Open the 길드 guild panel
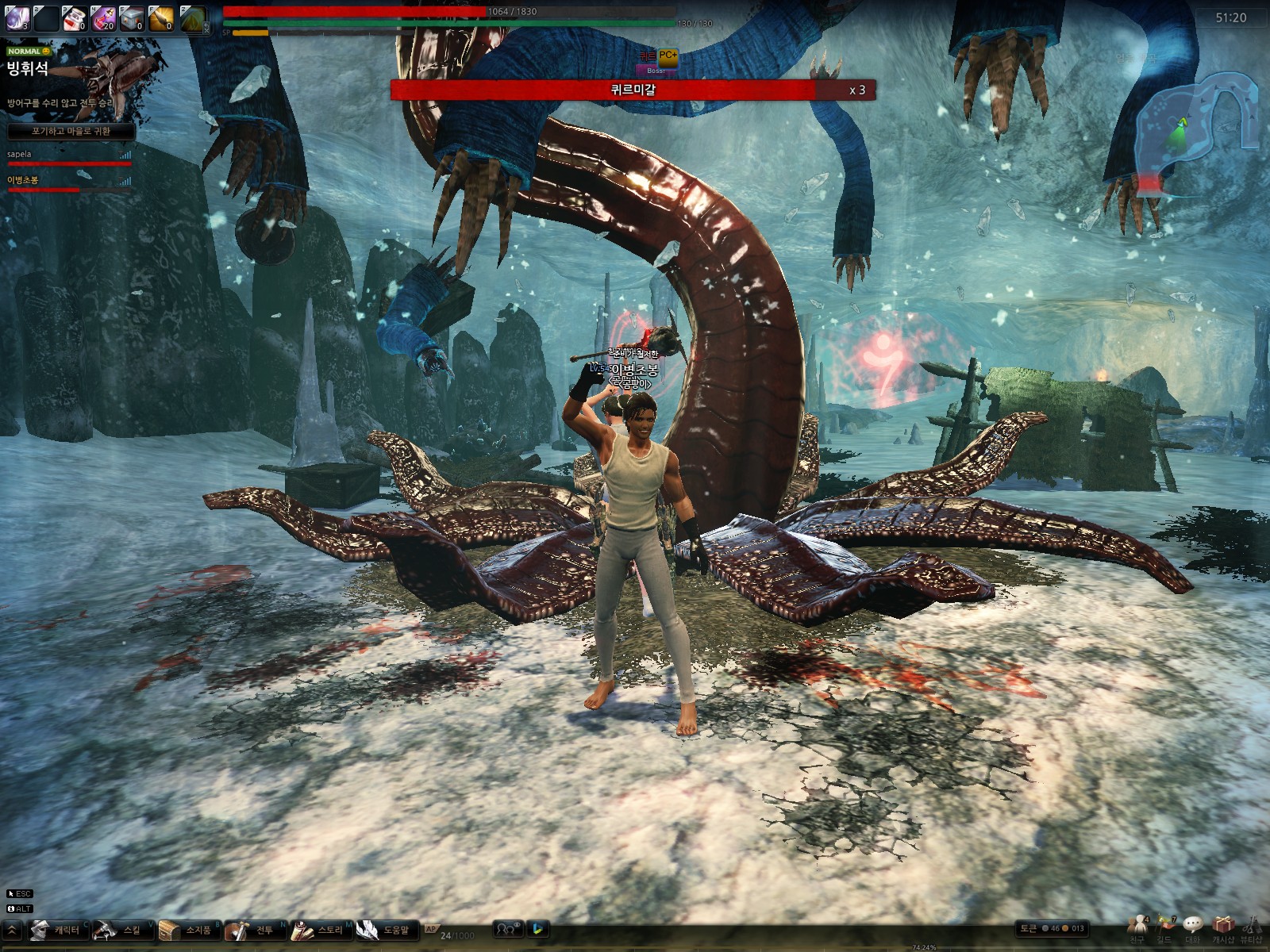Image resolution: width=1270 pixels, height=952 pixels. tap(1164, 928)
